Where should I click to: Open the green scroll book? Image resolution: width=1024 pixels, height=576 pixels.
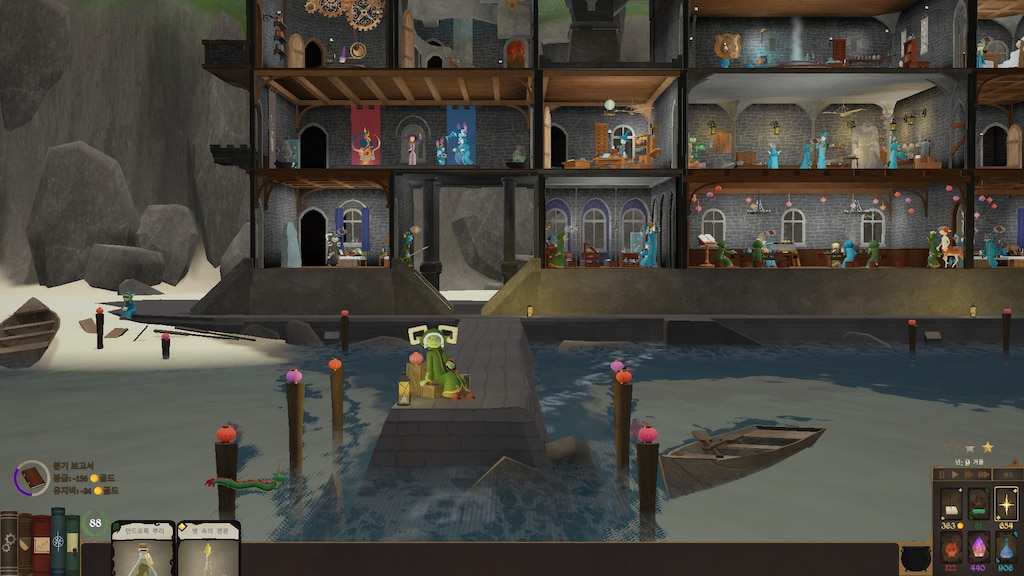pos(73,544)
